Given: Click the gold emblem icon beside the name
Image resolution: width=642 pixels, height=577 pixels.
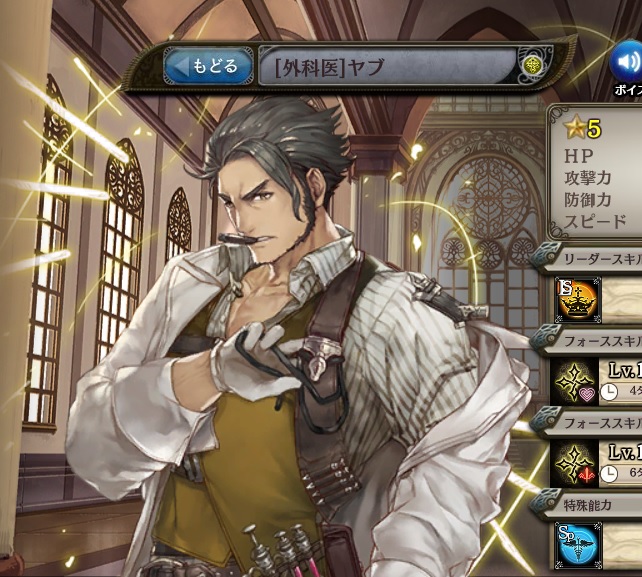Looking at the screenshot, I should pos(532,67).
